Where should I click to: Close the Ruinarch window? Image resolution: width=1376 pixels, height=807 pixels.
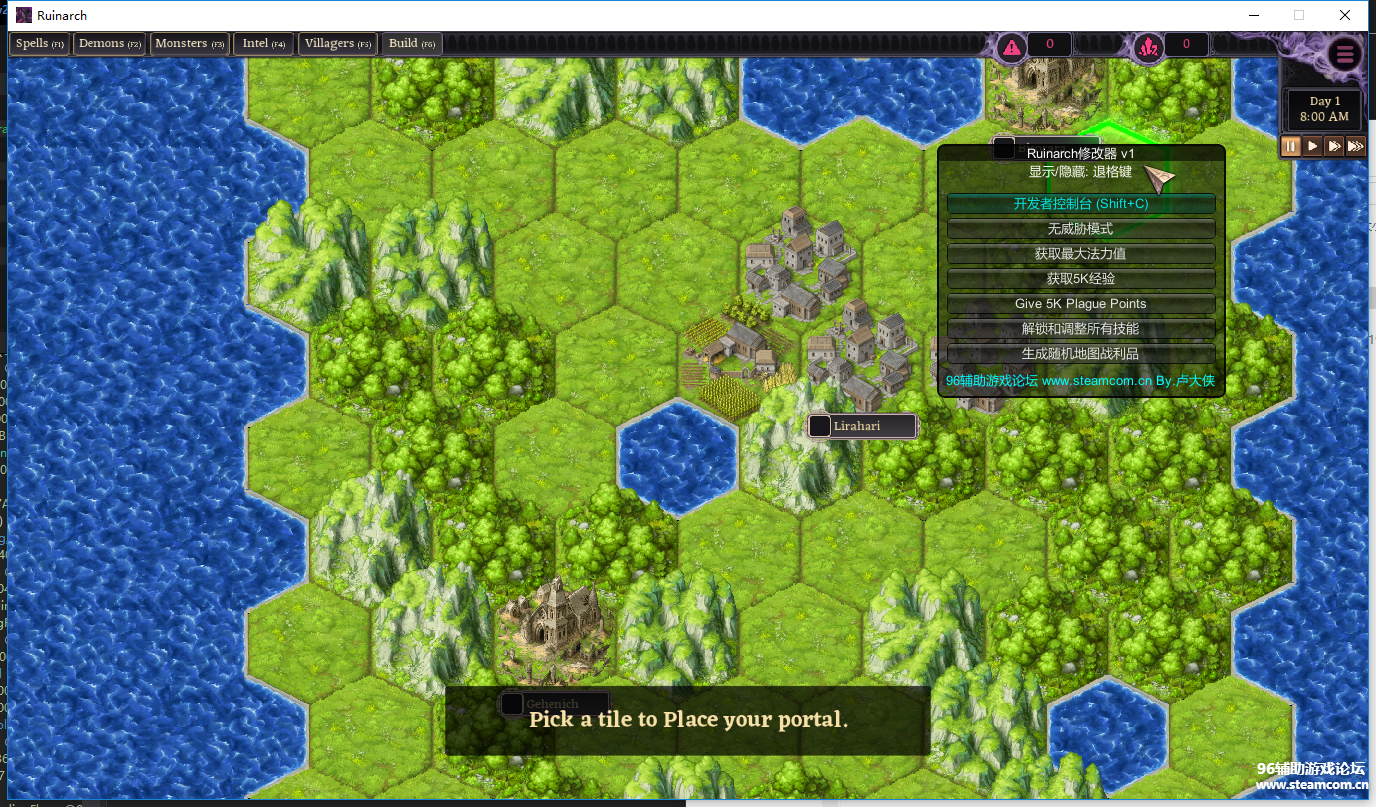click(x=1345, y=15)
